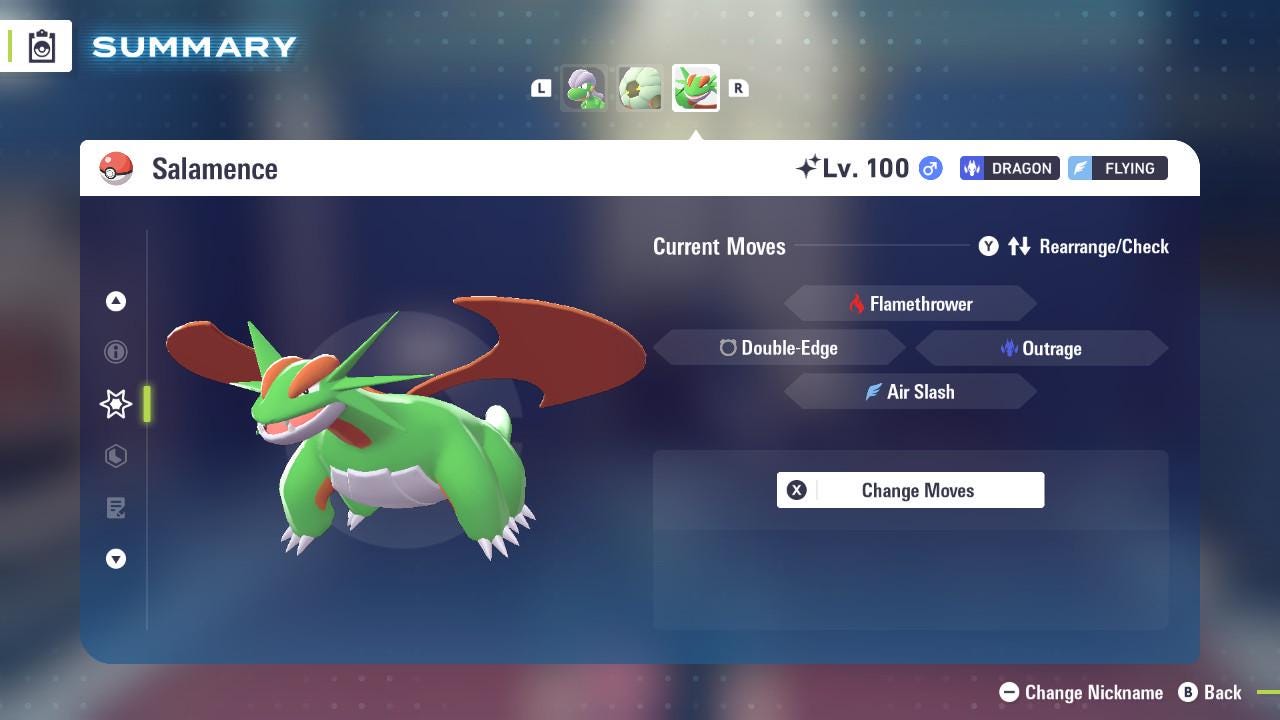
Task: Click the Poké Ball icon beside Salamence's name
Action: click(x=117, y=168)
